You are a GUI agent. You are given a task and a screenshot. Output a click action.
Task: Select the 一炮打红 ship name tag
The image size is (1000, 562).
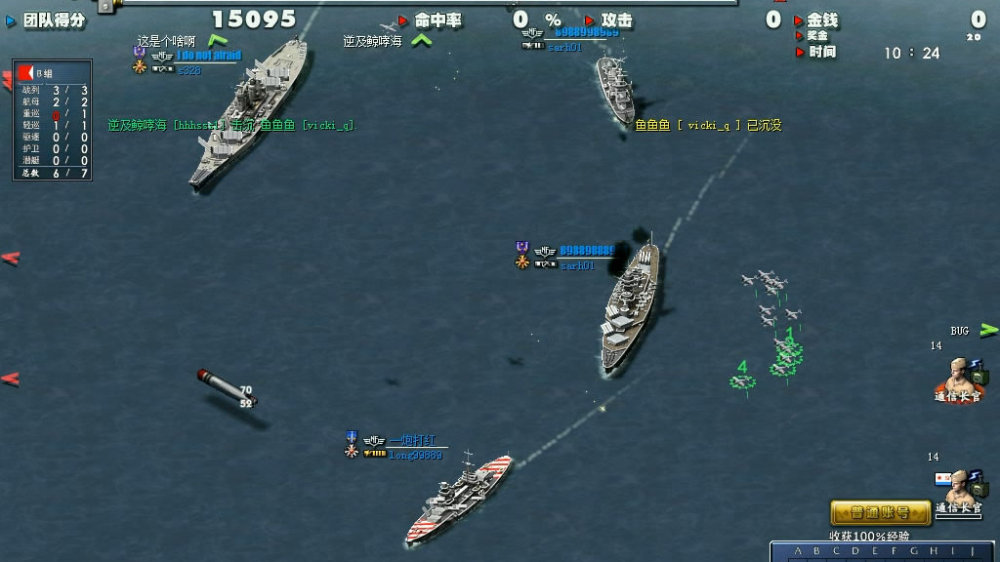tap(410, 440)
